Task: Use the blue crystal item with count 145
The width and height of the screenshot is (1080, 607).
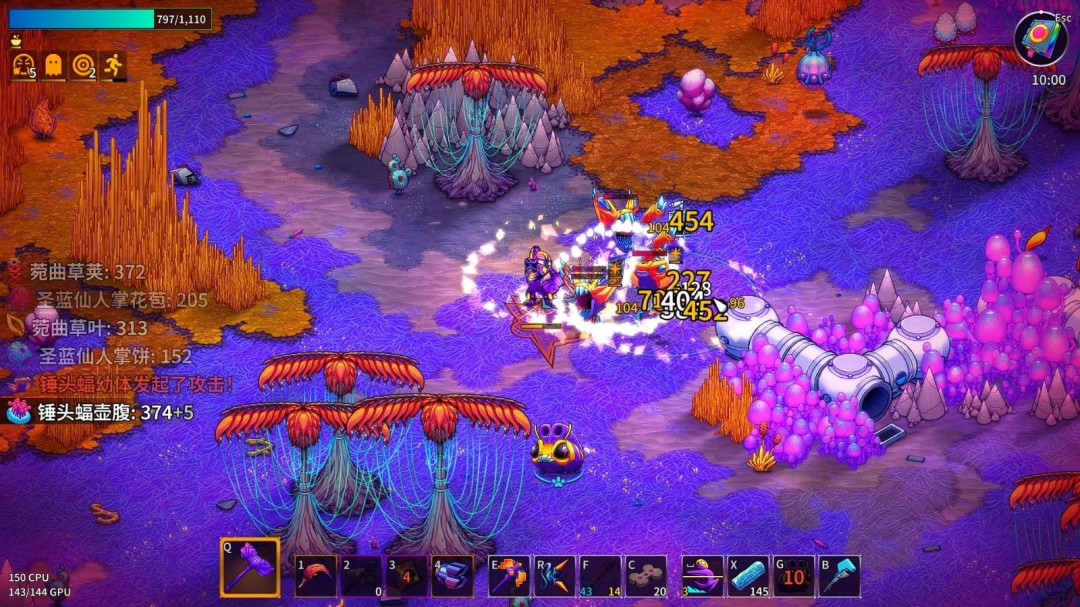Action: point(748,577)
